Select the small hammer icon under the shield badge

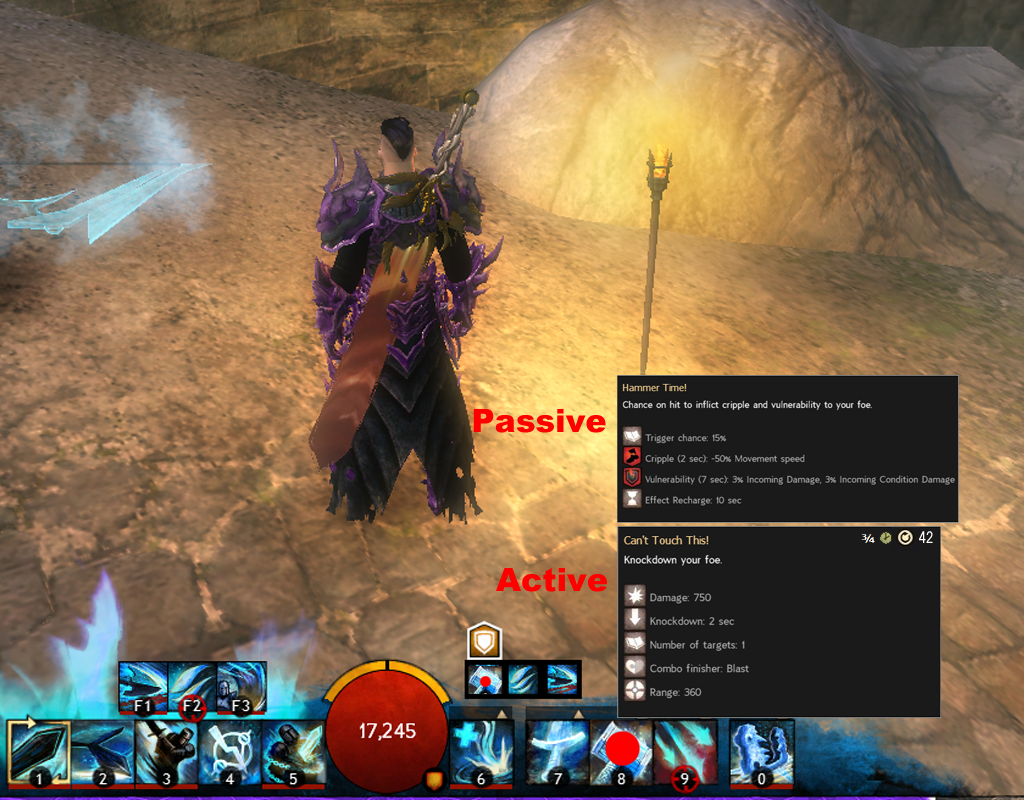click(485, 678)
